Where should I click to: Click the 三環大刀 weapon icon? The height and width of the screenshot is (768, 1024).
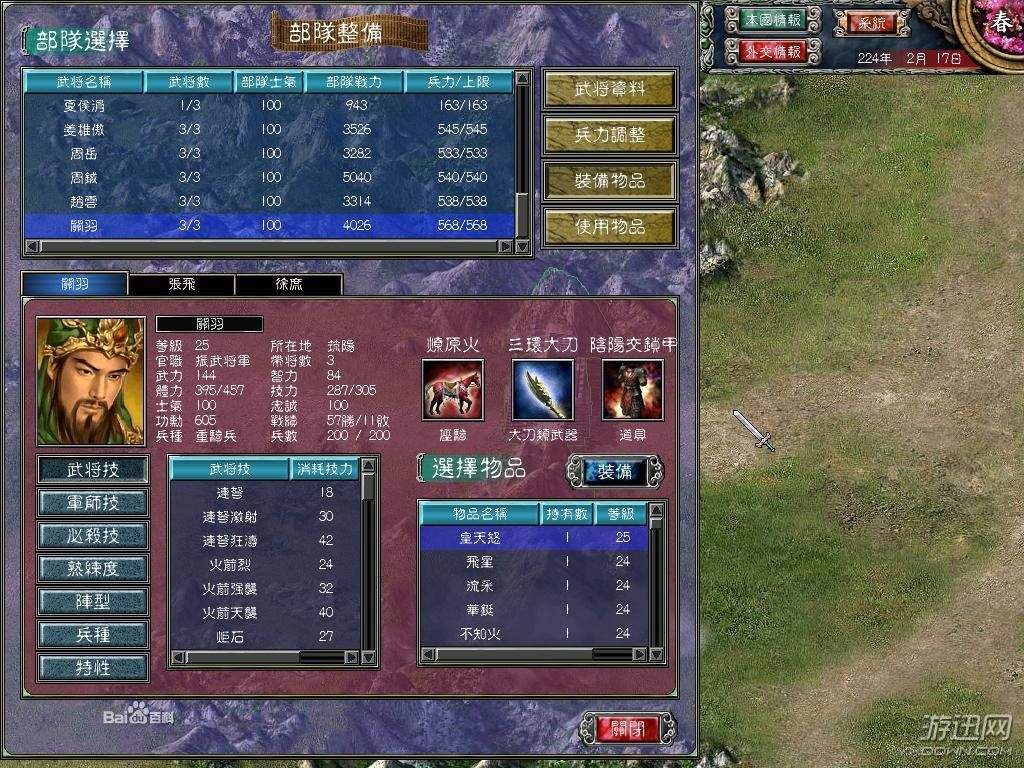click(543, 390)
